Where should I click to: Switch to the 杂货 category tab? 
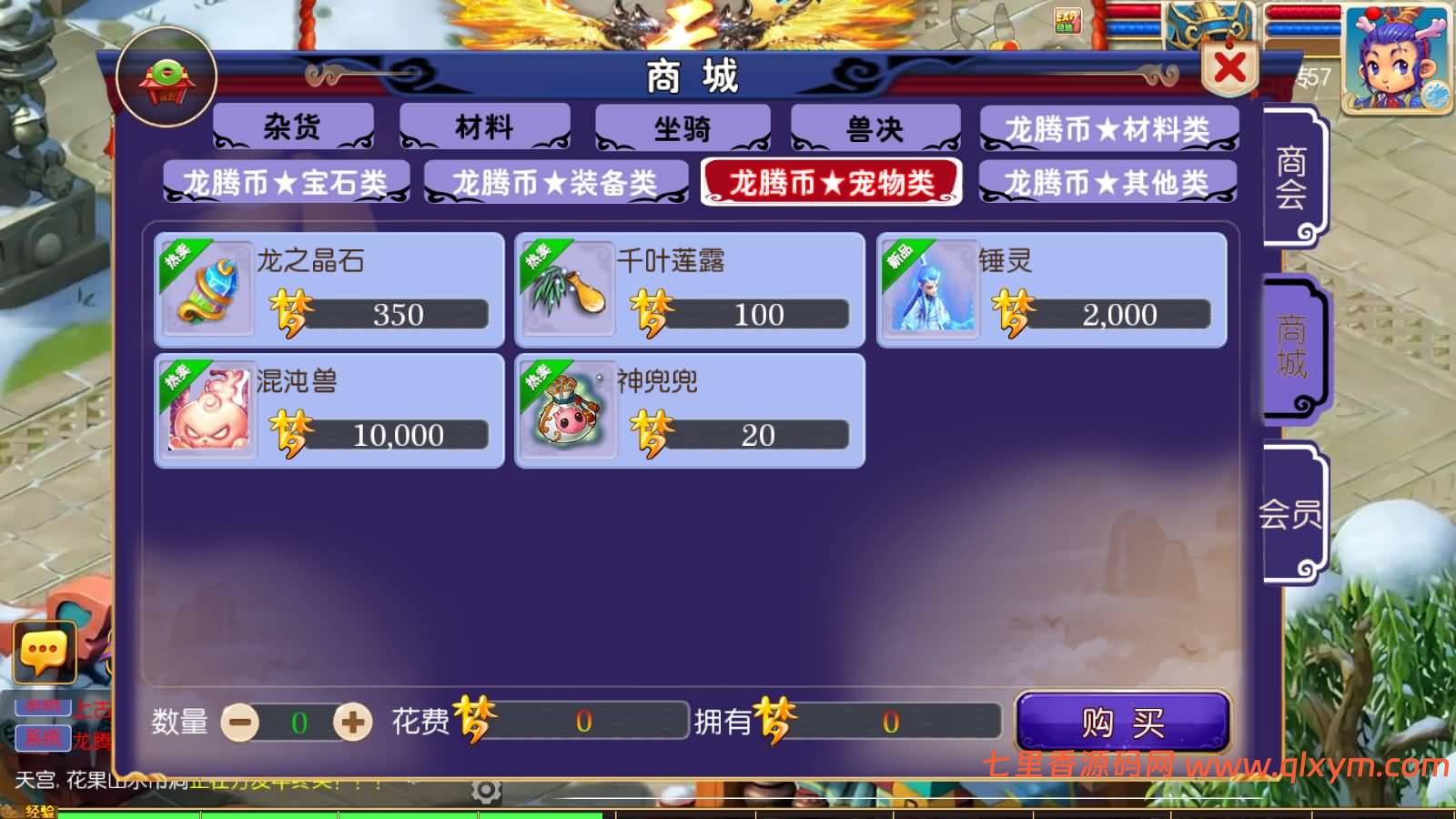(x=291, y=127)
